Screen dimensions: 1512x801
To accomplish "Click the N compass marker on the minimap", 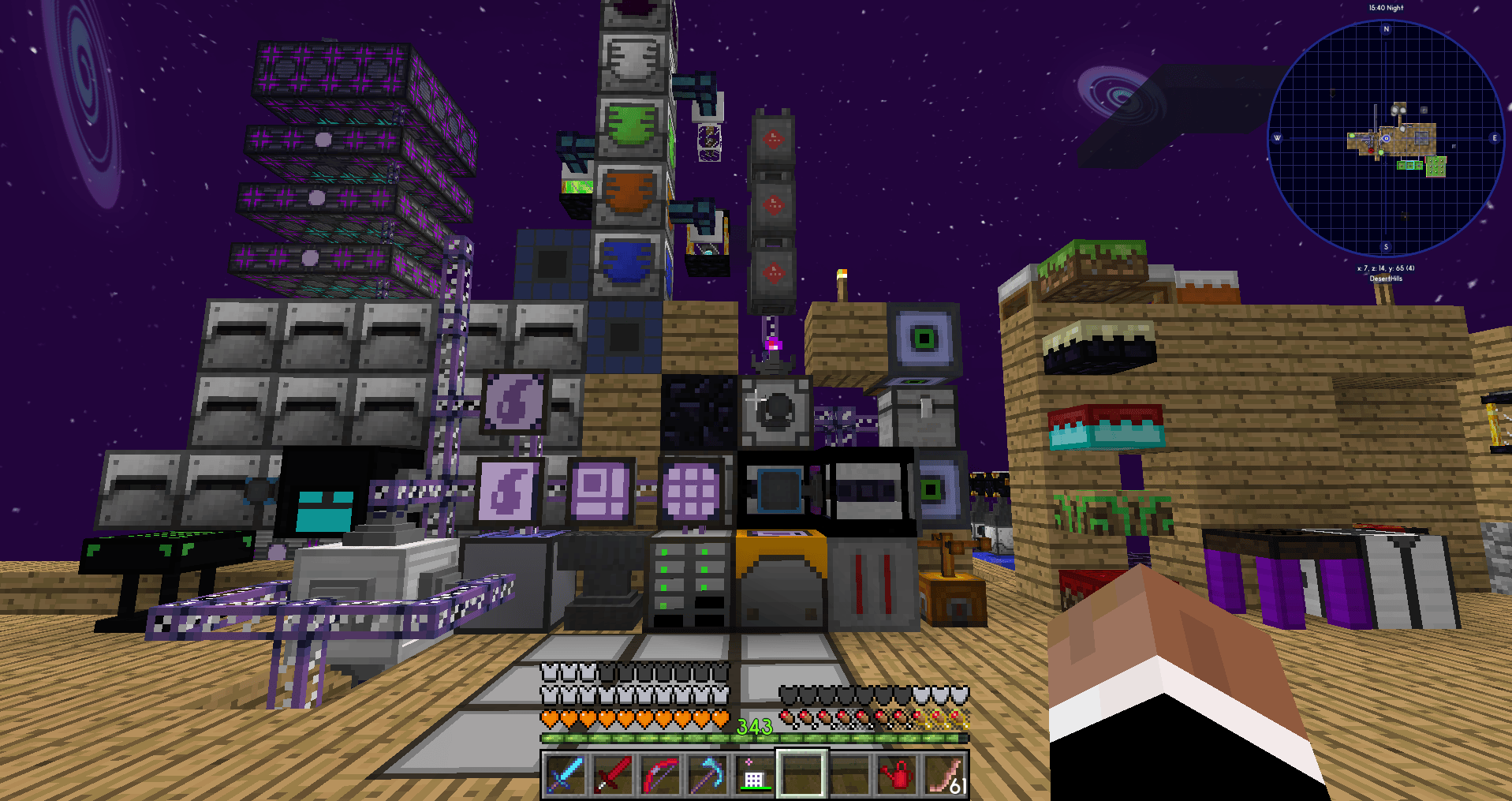I will pyautogui.click(x=1385, y=28).
